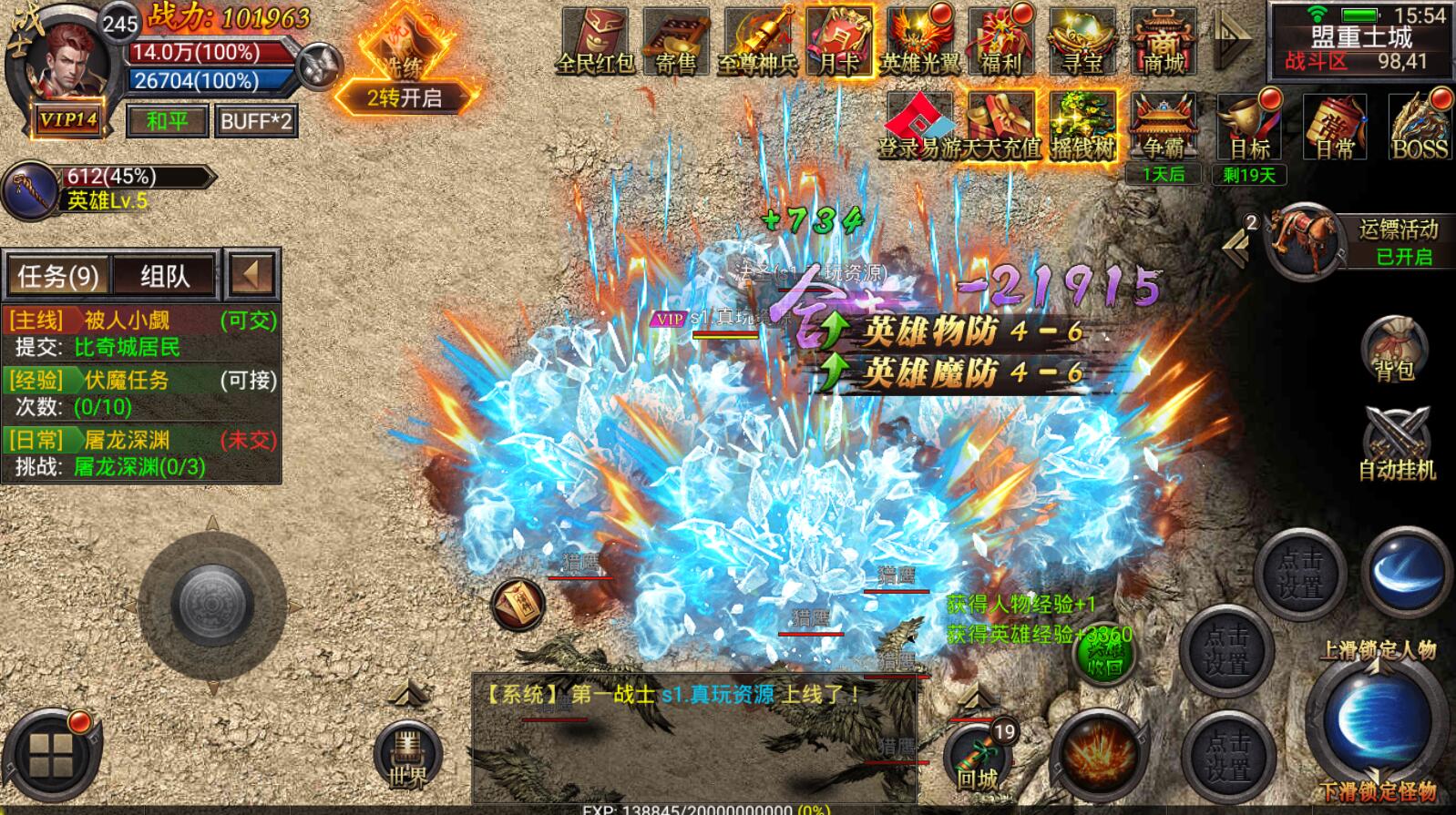Open the 全民红包 red envelope event

click(x=594, y=42)
